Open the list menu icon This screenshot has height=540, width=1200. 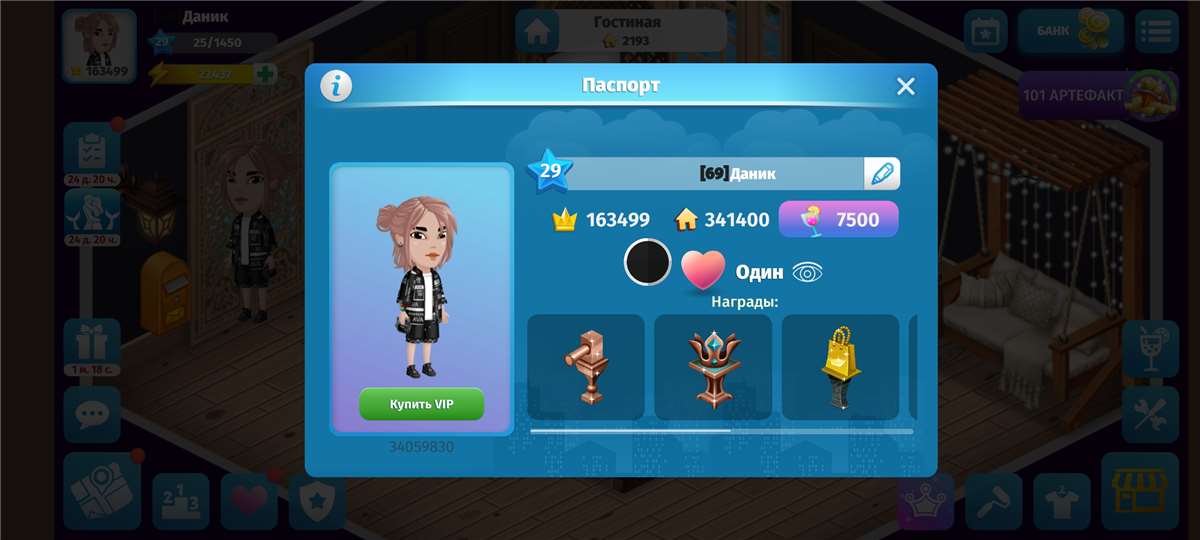point(1156,31)
